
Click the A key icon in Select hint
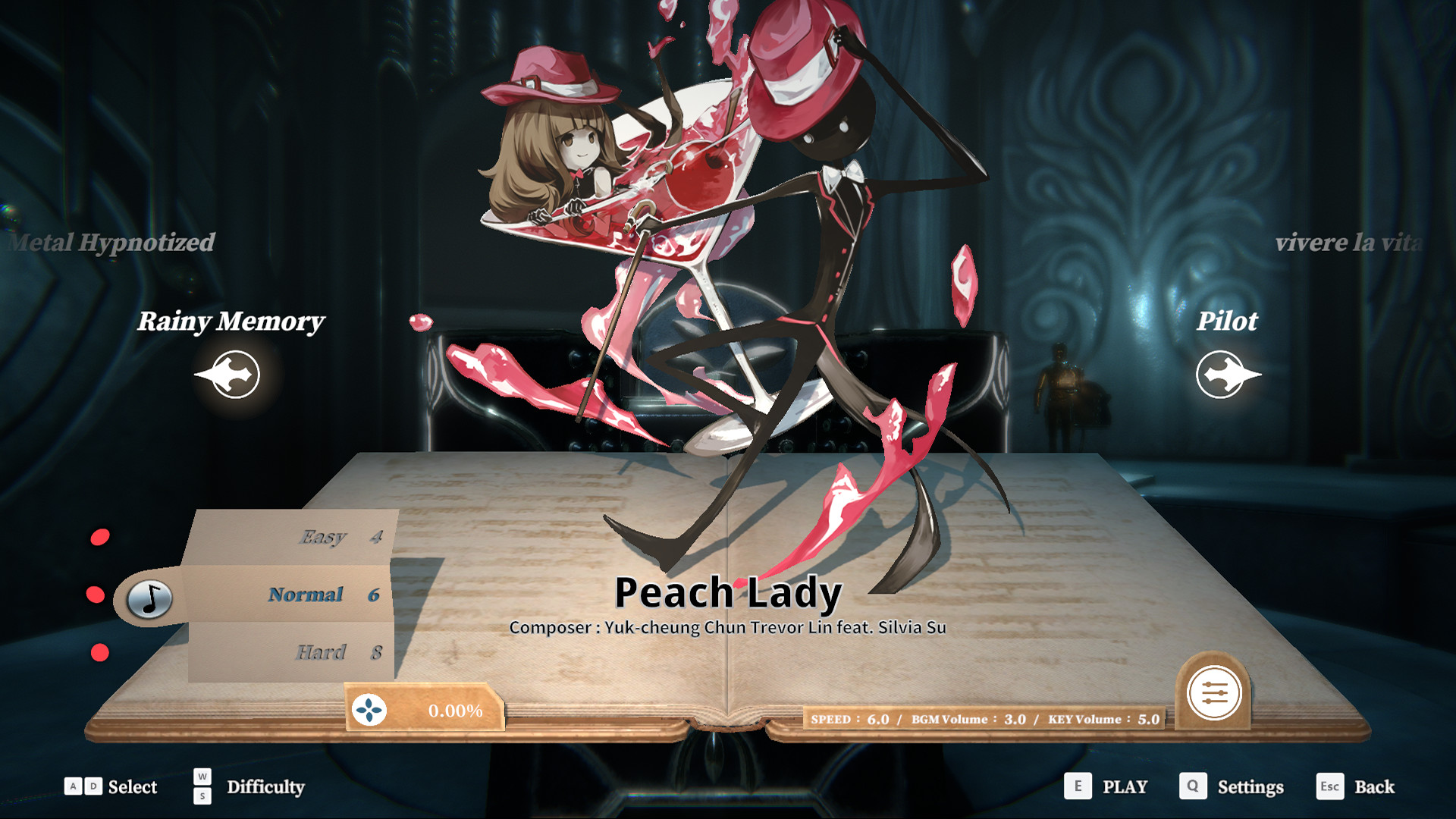72,787
